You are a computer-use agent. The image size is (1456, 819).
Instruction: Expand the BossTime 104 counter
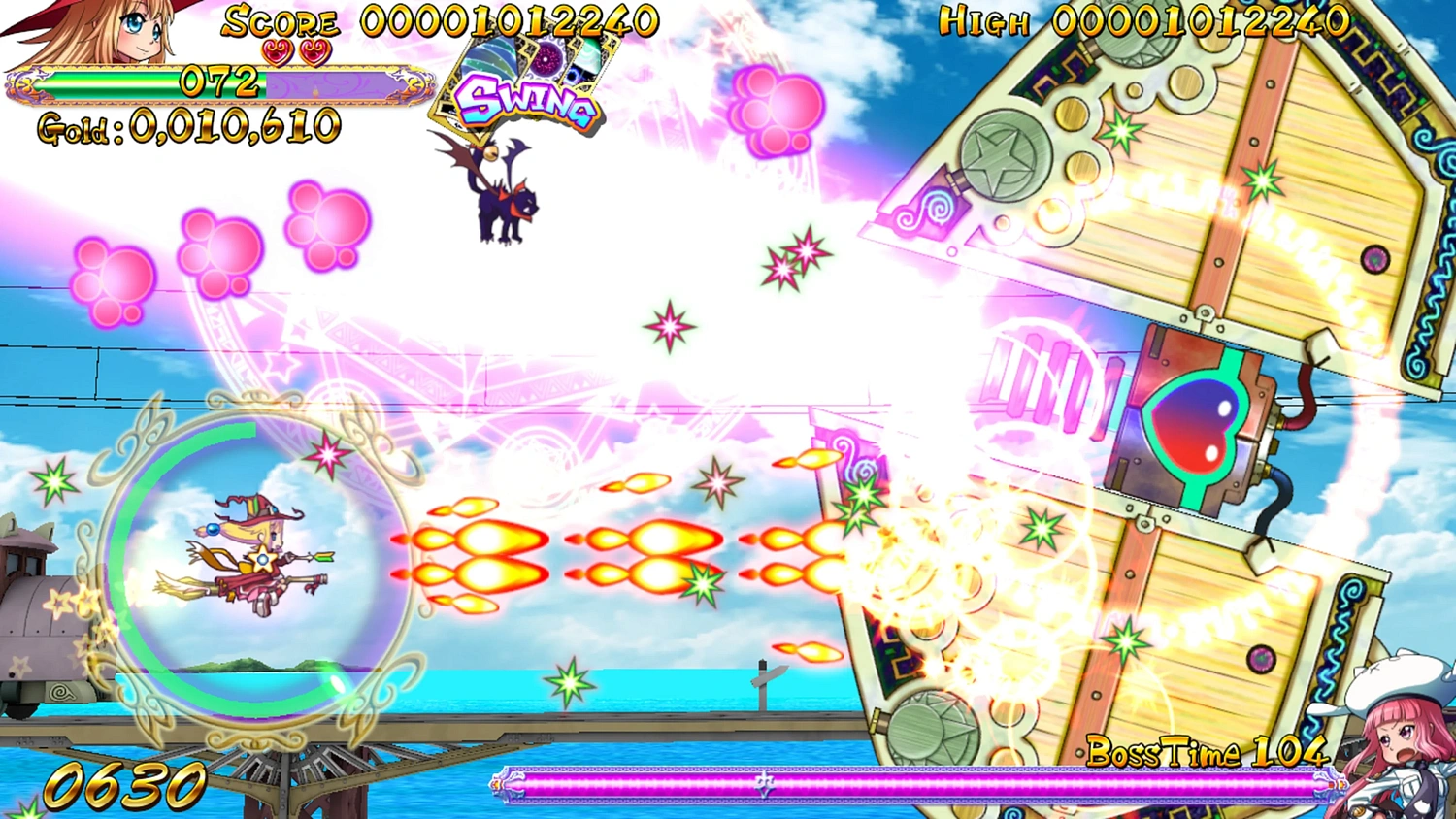(x=1207, y=751)
